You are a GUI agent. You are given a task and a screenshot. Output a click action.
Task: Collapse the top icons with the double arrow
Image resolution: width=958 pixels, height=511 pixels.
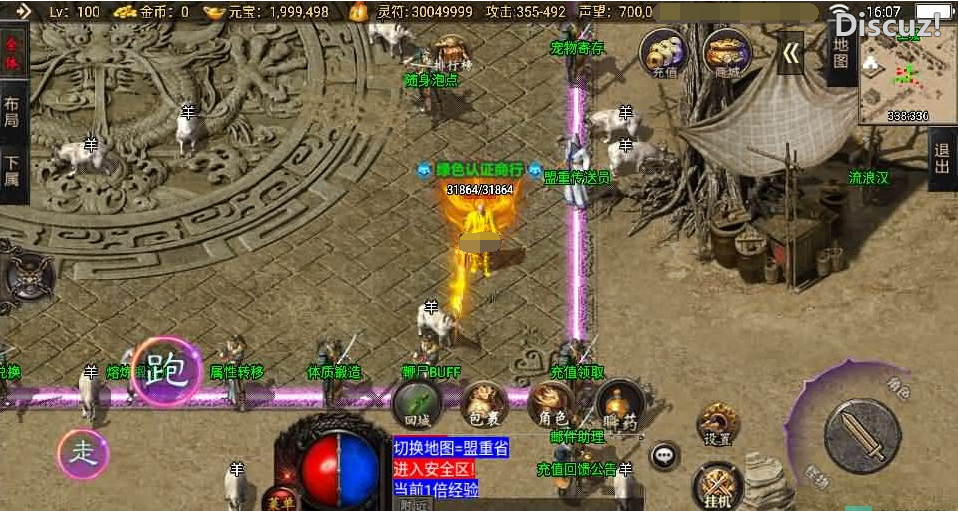(791, 54)
